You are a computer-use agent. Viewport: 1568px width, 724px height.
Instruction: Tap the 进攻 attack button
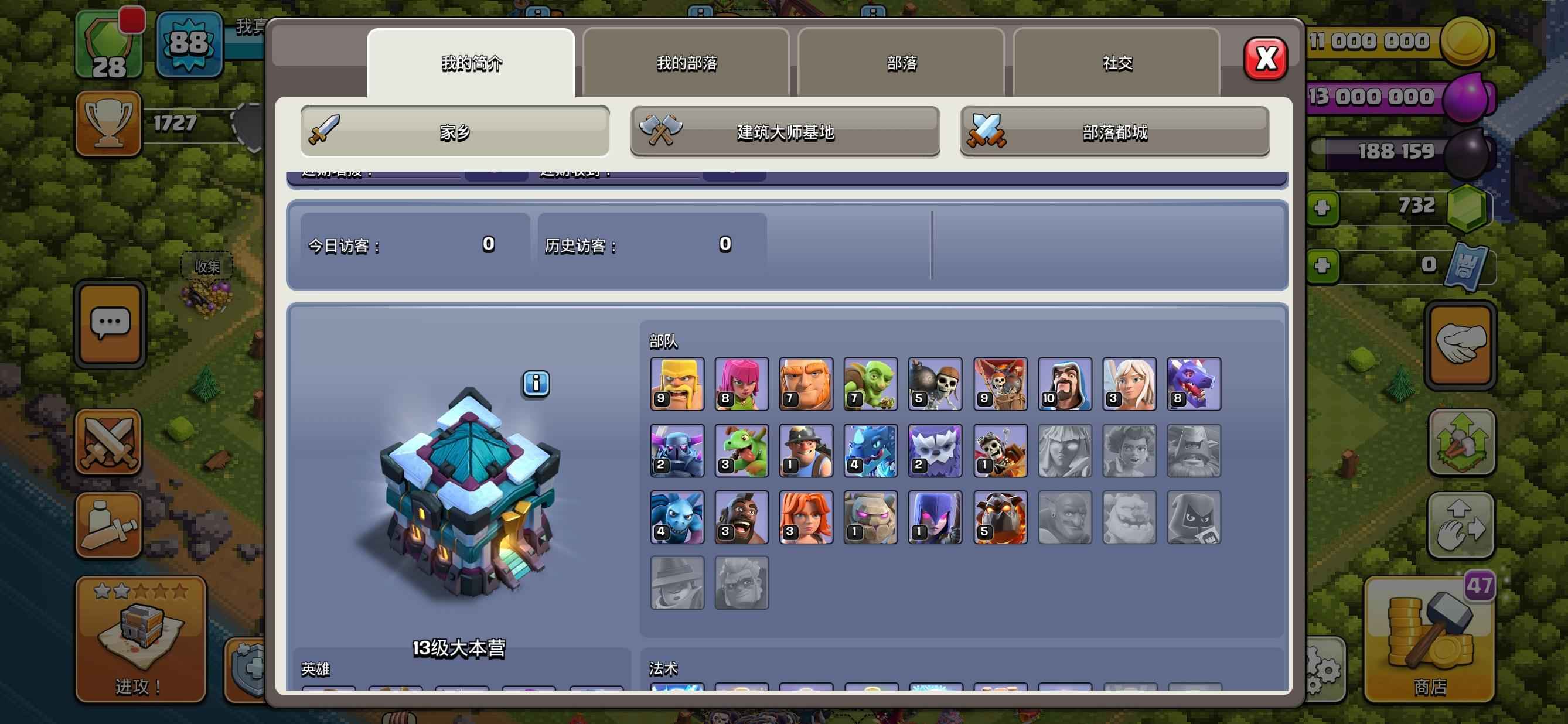click(x=141, y=639)
